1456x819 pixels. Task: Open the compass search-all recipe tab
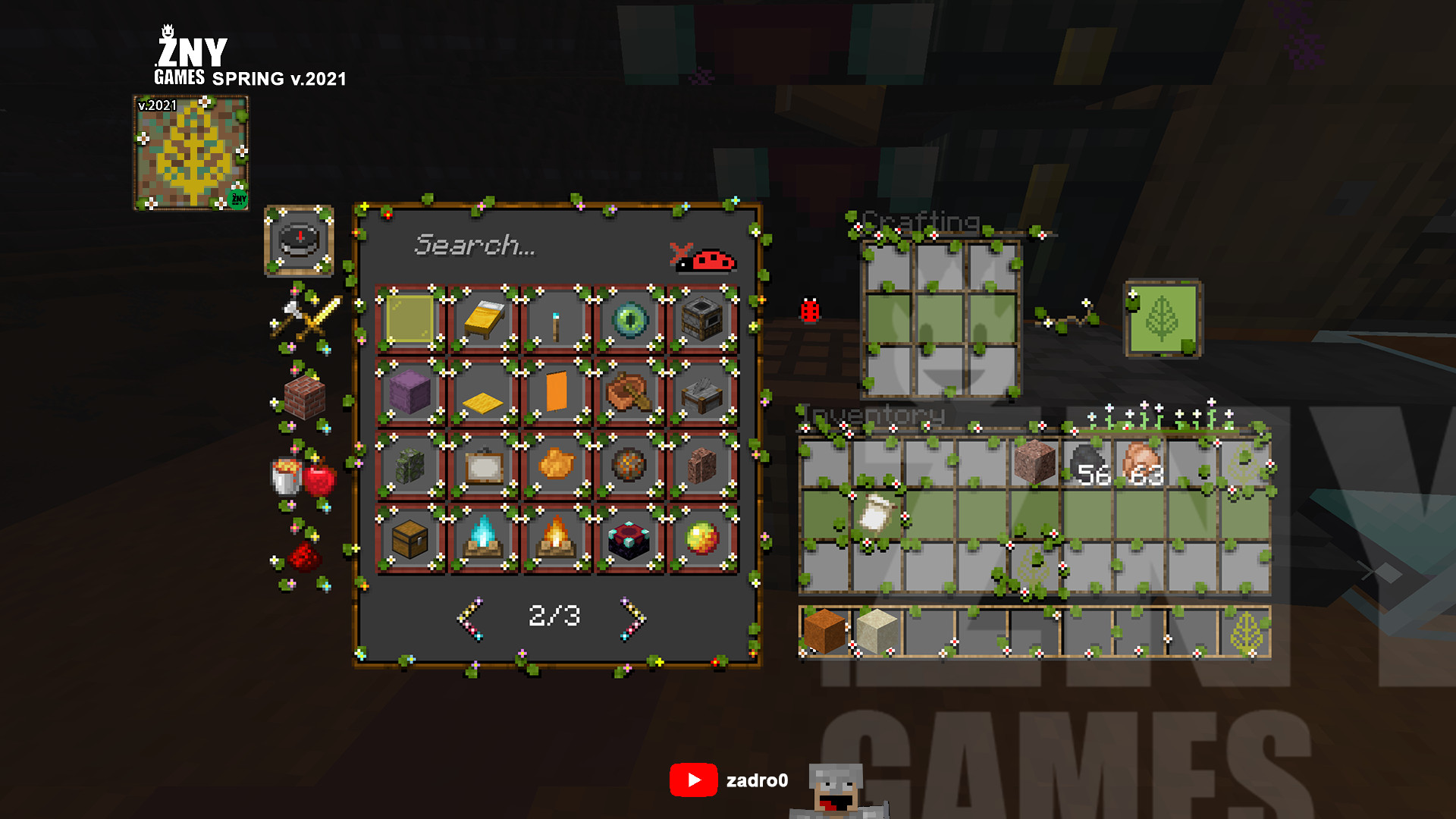pos(299,240)
